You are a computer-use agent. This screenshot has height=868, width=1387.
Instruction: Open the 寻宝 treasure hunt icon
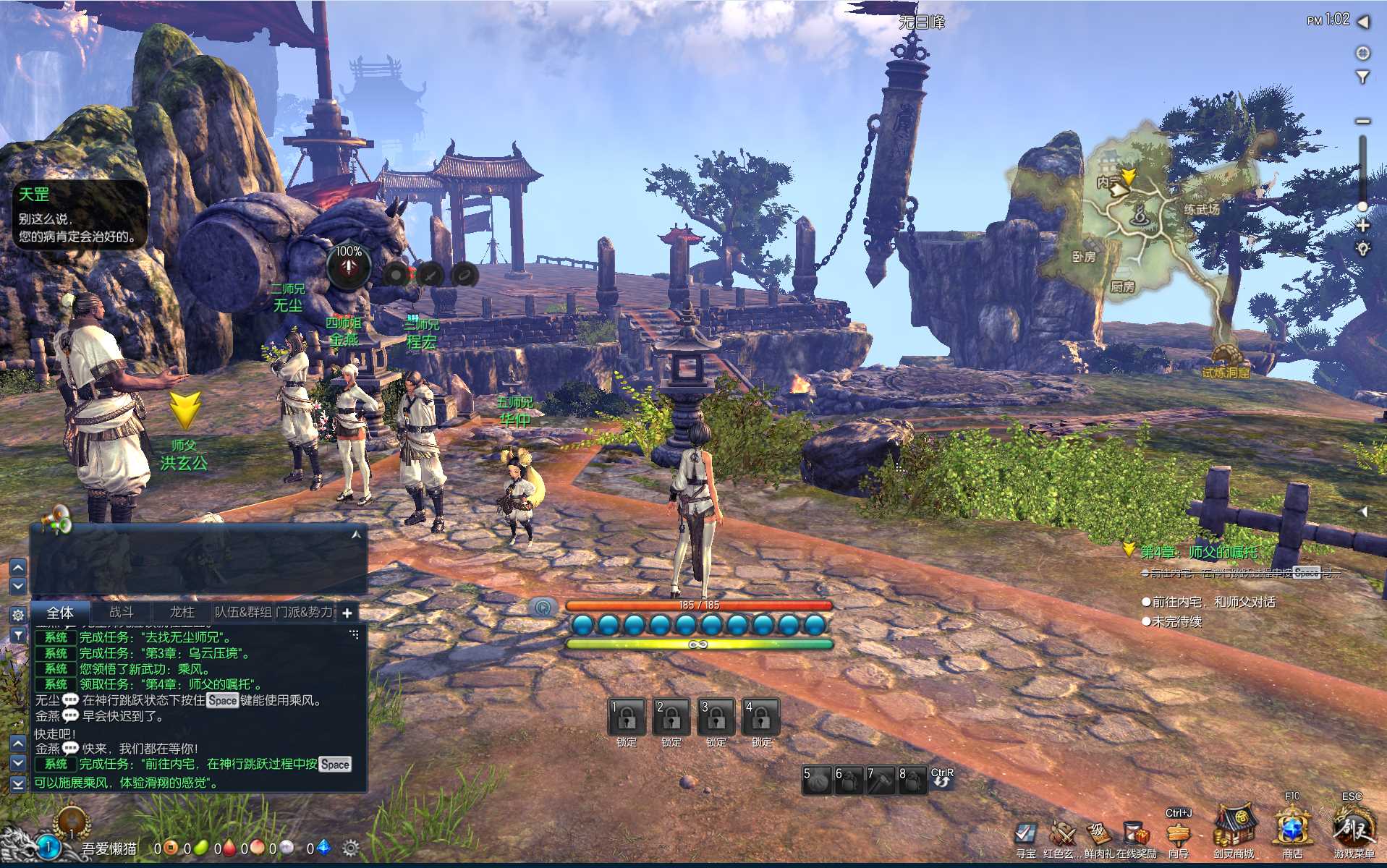(x=1025, y=835)
